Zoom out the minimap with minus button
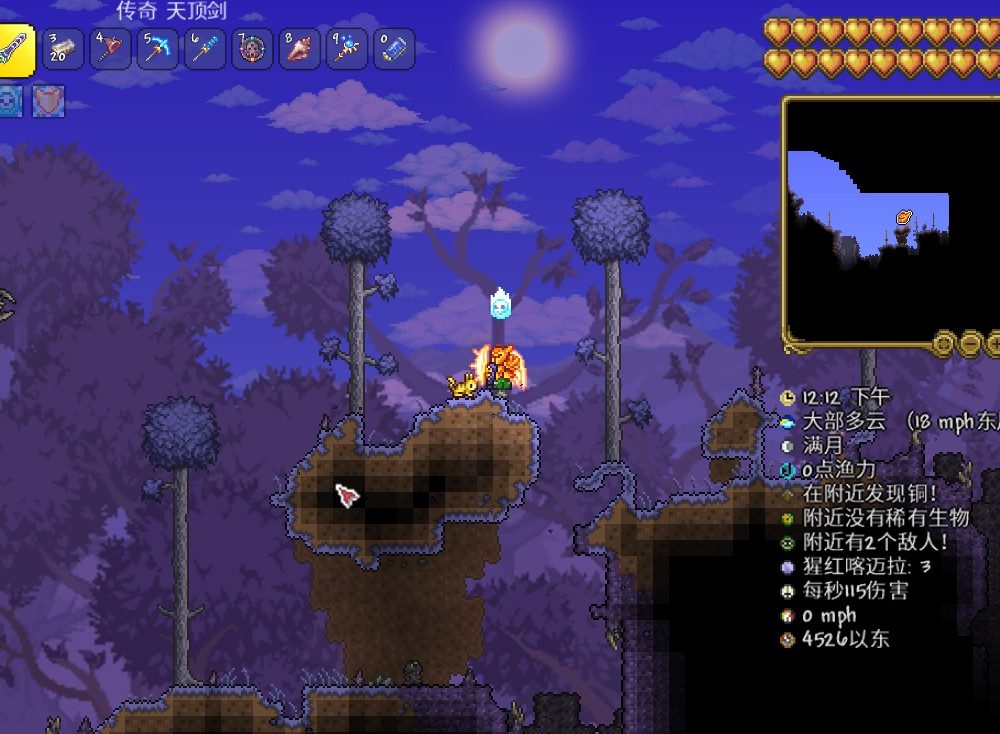 pos(971,344)
